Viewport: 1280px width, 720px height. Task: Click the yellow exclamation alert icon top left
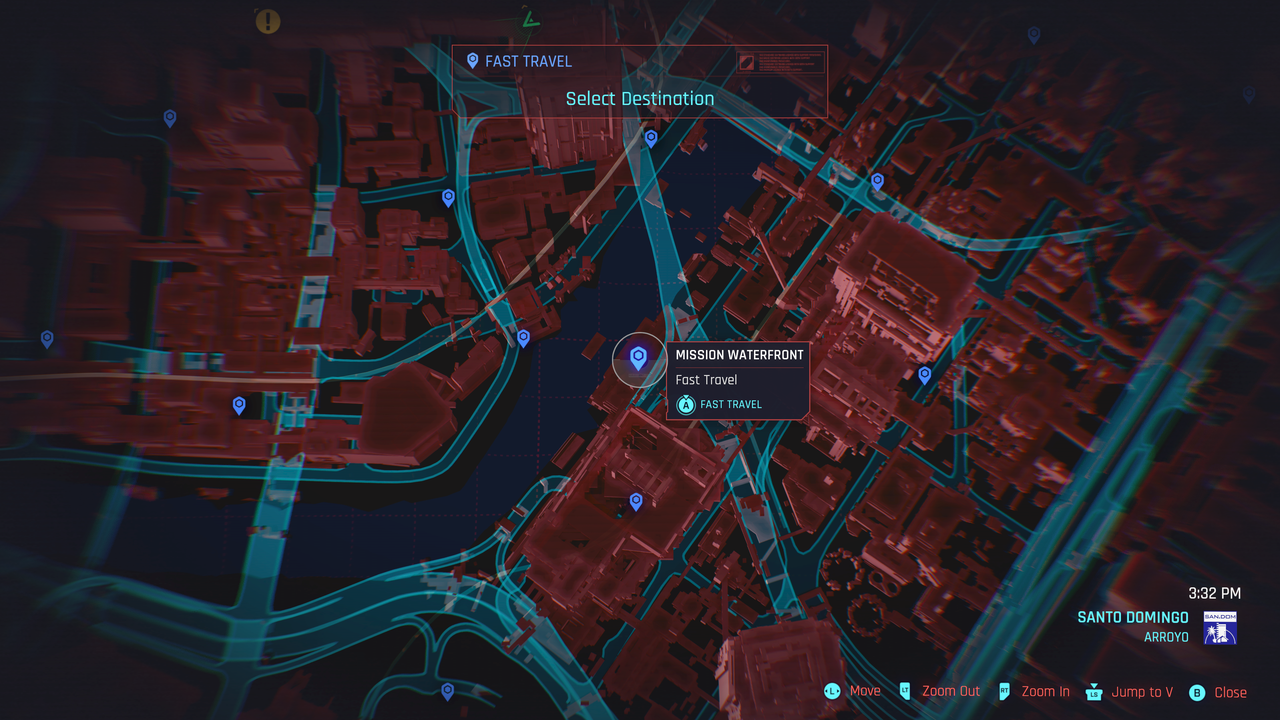(267, 21)
